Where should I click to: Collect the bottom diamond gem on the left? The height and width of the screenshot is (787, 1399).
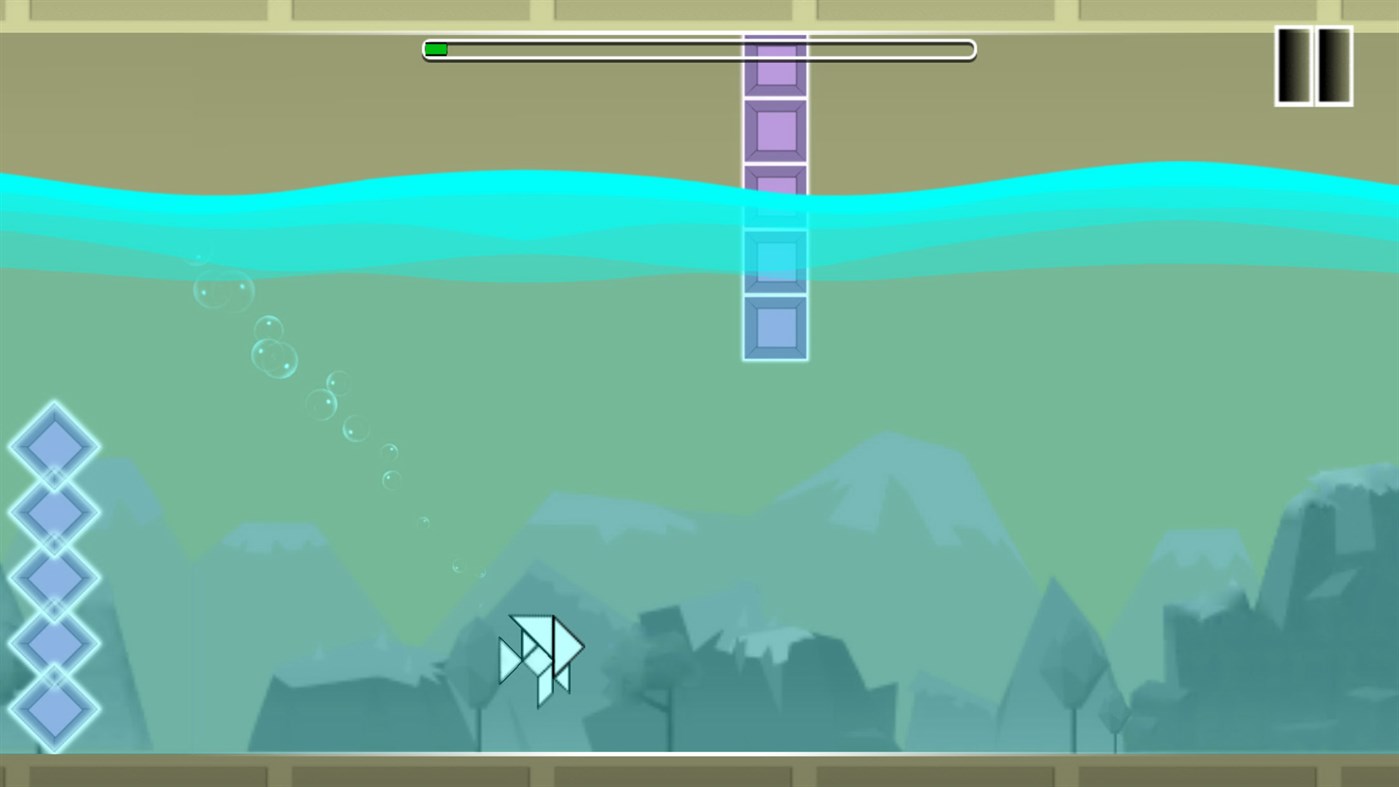point(54,712)
